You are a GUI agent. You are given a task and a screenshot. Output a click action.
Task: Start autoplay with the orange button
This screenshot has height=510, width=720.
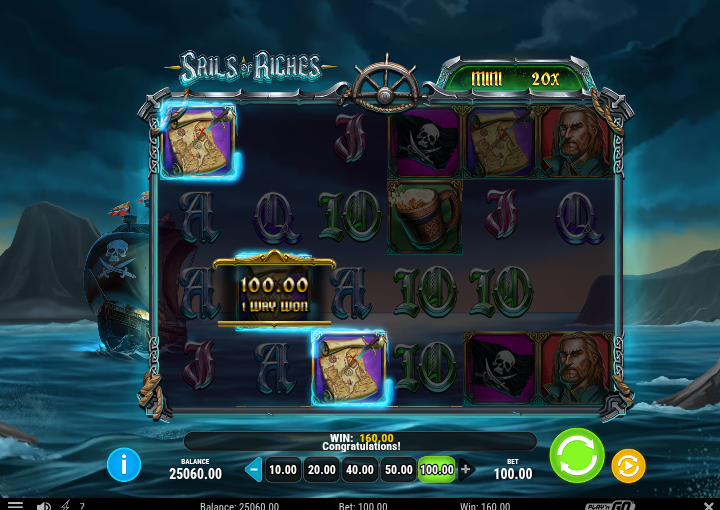(x=628, y=466)
